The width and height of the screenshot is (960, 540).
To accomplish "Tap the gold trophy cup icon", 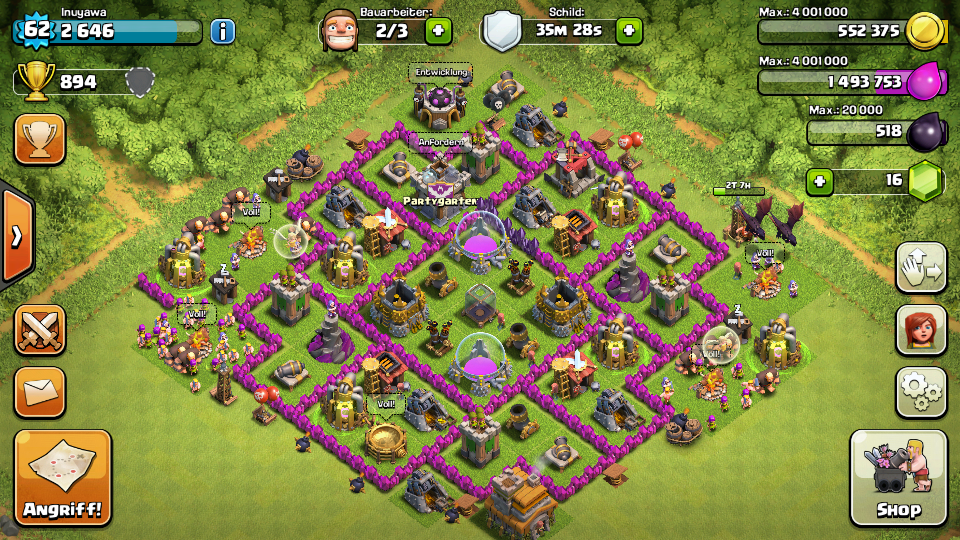I will [36, 82].
